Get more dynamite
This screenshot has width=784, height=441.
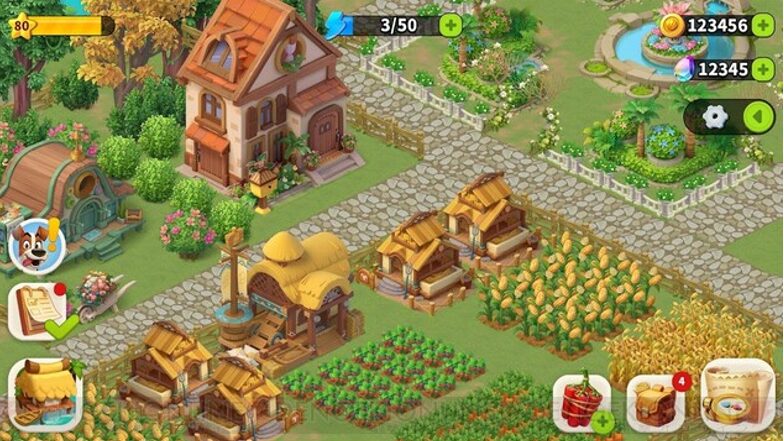(581, 404)
